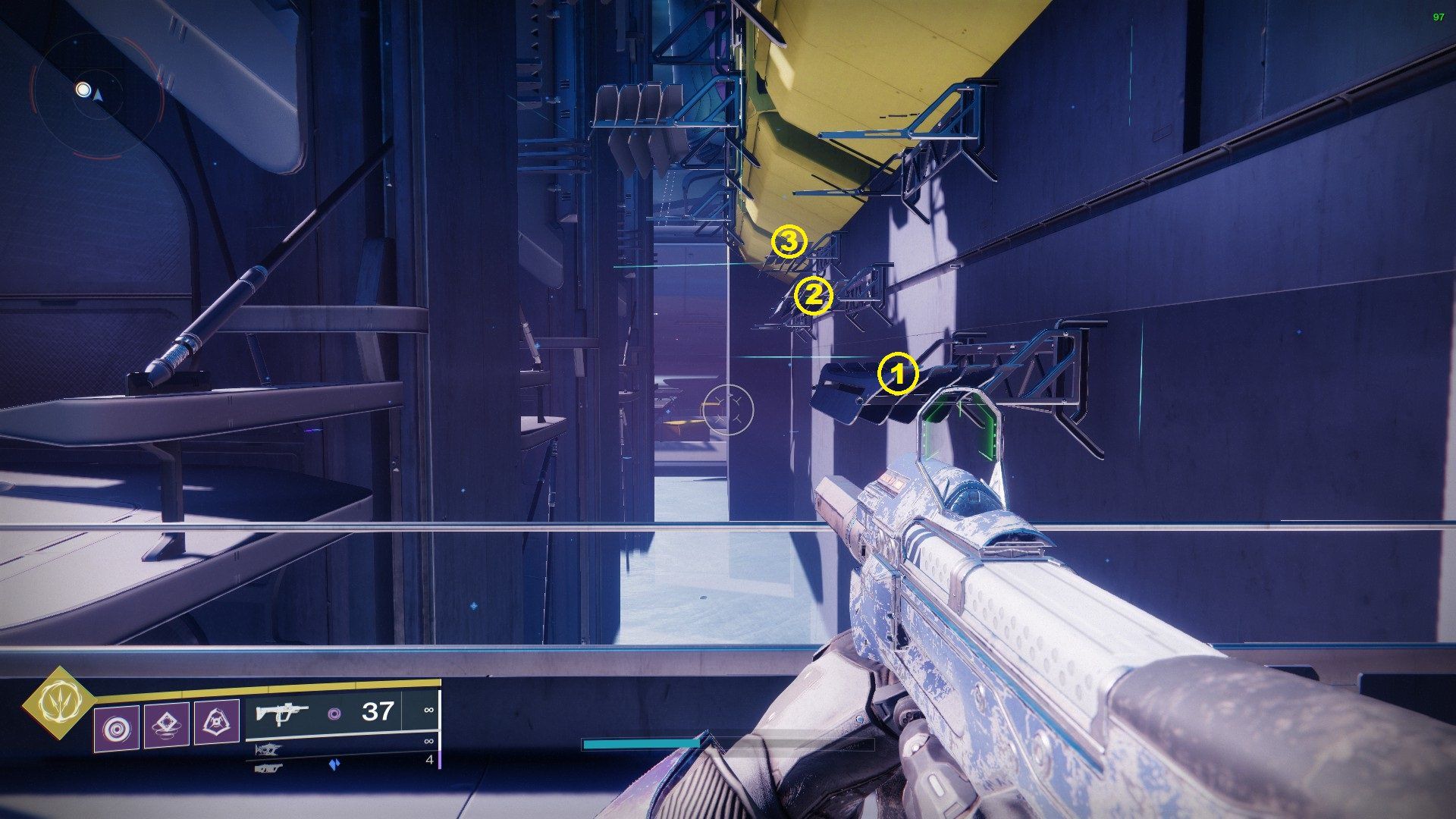Click the blue Strand meter shards icon
1456x819 pixels.
[336, 763]
